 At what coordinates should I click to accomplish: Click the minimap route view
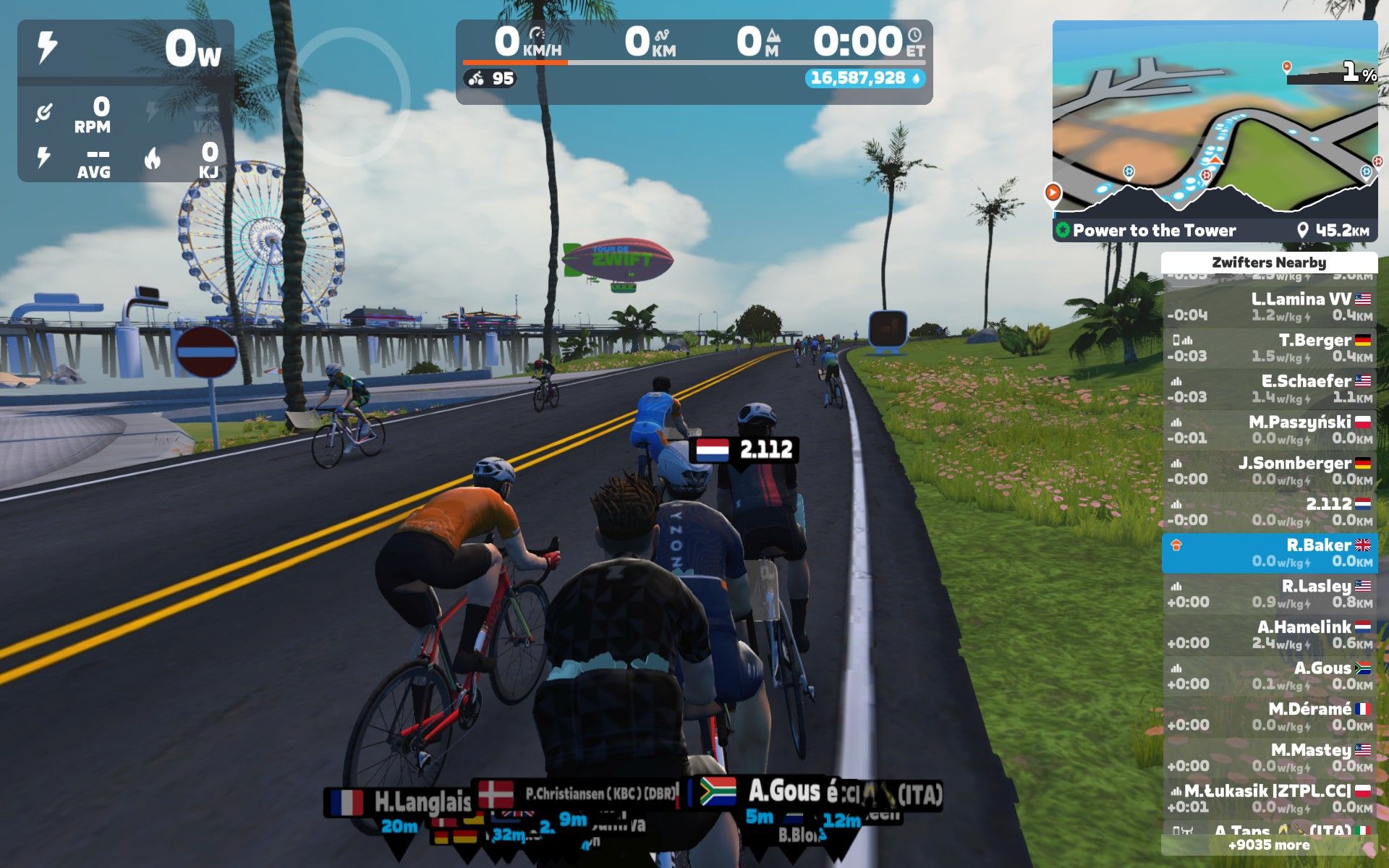click(x=1214, y=119)
